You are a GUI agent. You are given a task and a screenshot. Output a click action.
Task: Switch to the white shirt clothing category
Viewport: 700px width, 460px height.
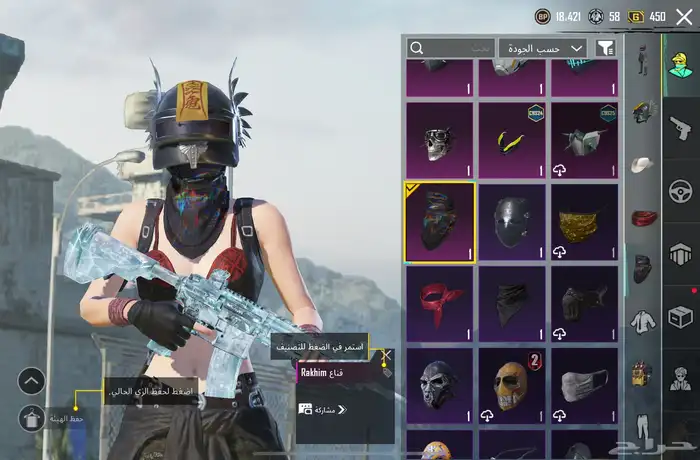pos(642,320)
